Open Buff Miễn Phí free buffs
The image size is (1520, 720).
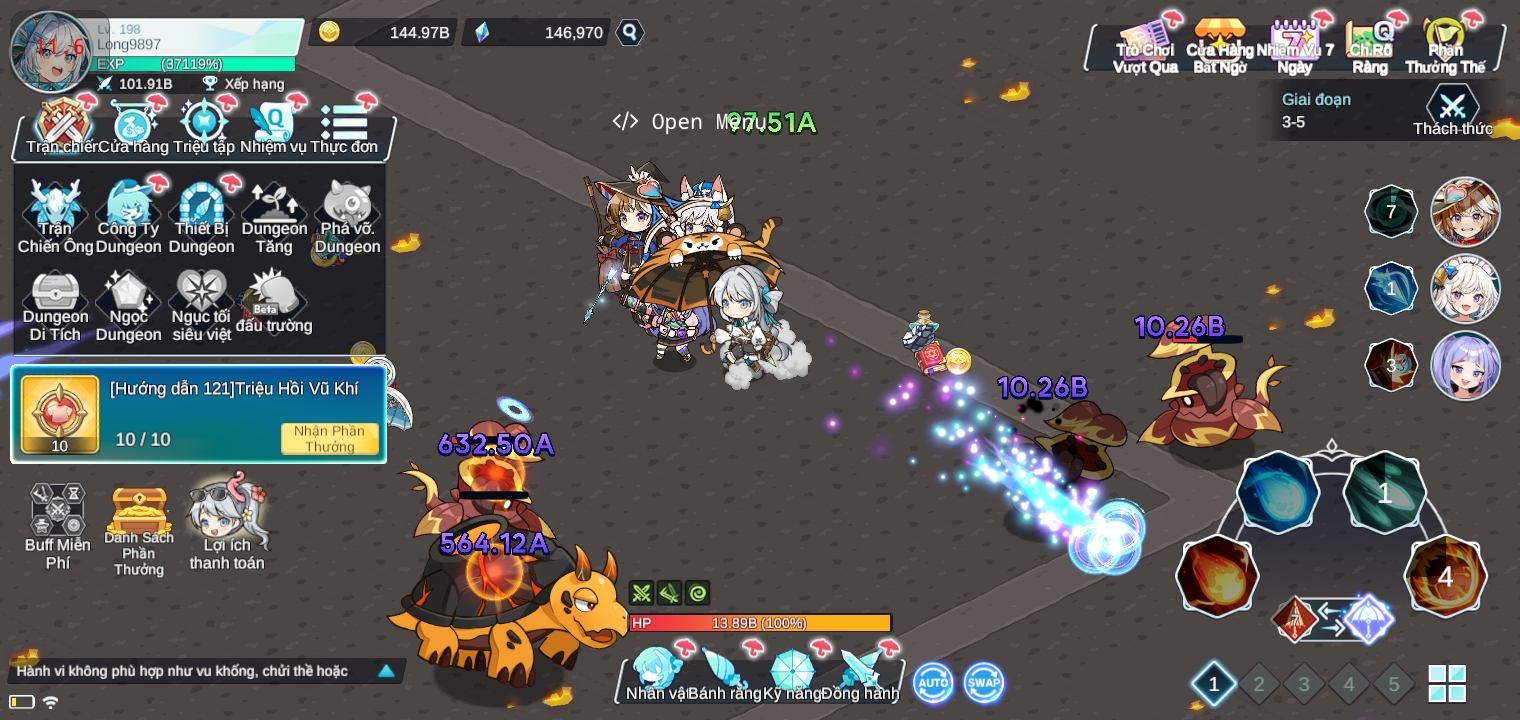click(x=58, y=525)
